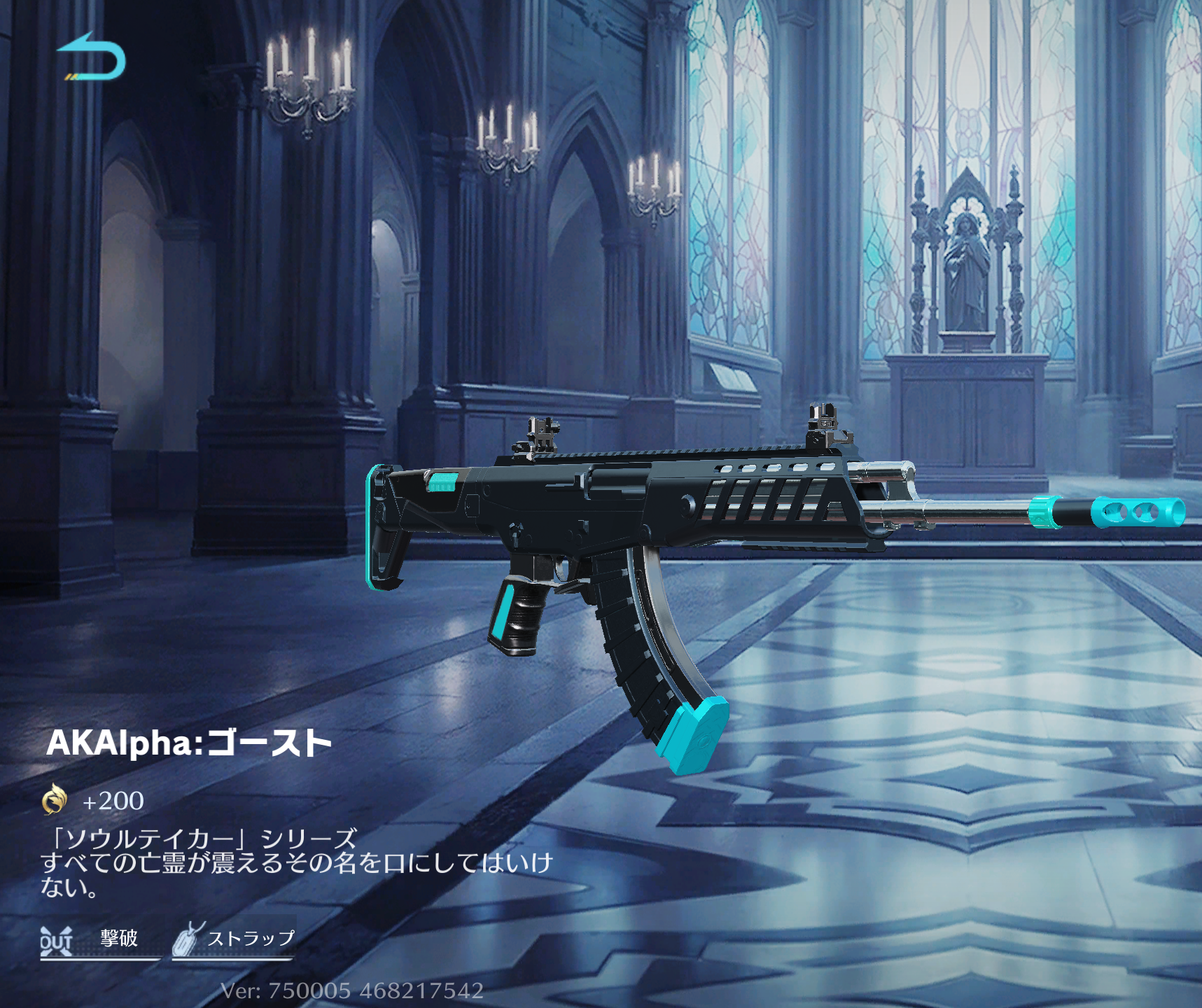This screenshot has width=1202, height=1008.
Task: Select the front flip-up sight
Action: pyautogui.click(x=823, y=420)
